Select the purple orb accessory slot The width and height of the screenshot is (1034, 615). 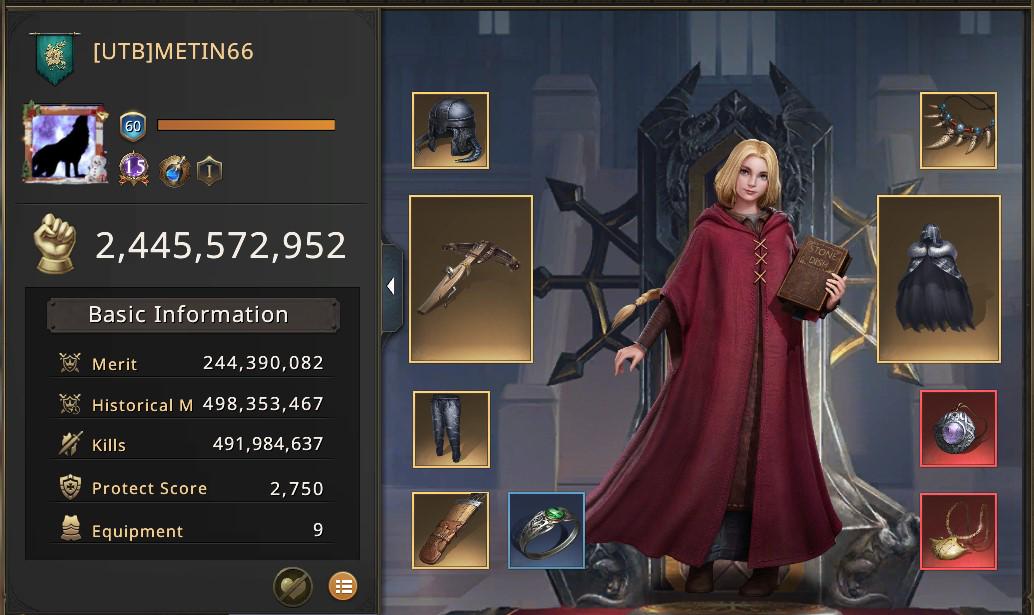pos(958,429)
